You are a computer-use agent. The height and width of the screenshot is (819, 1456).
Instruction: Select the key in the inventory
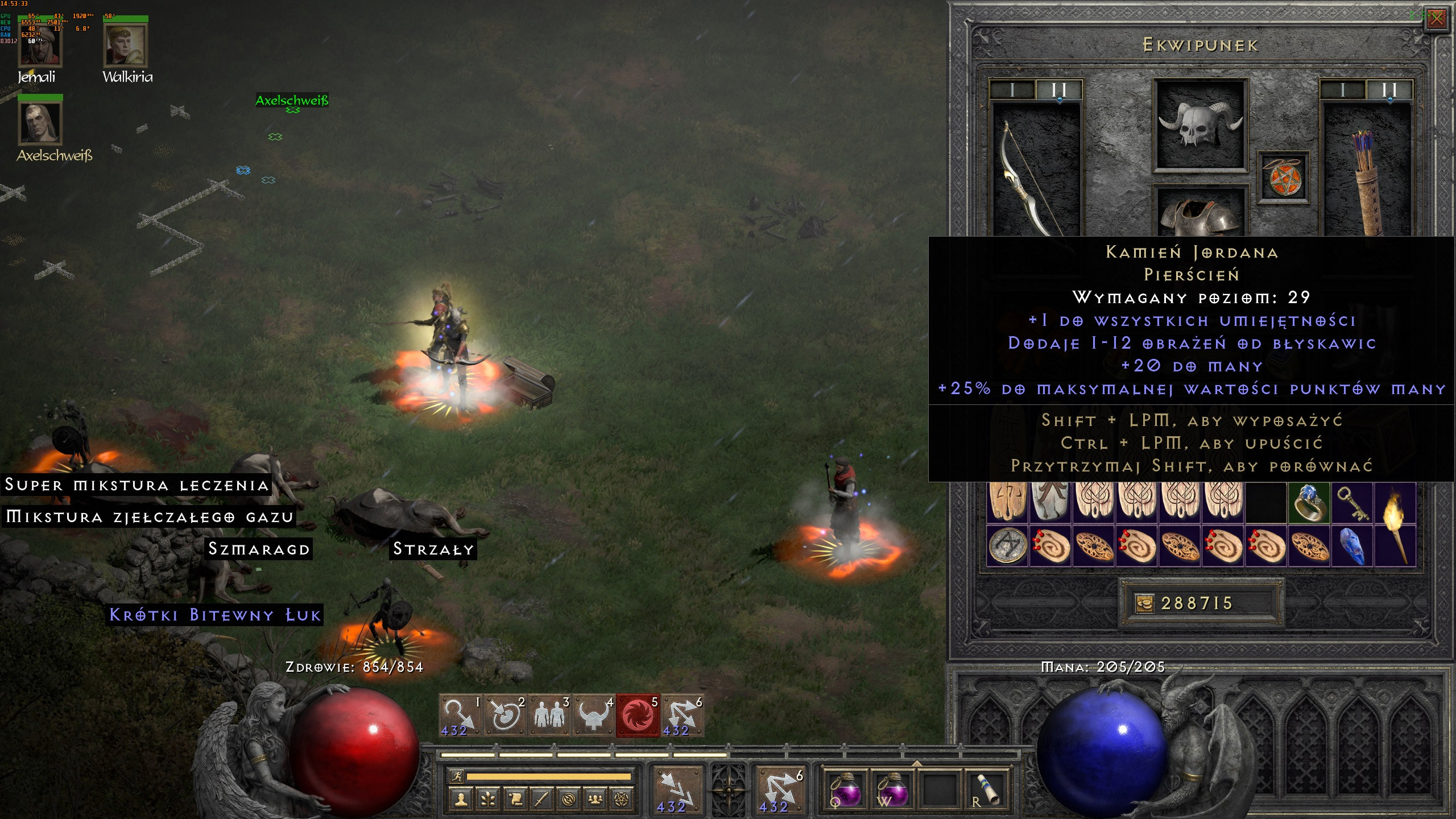click(x=1352, y=502)
